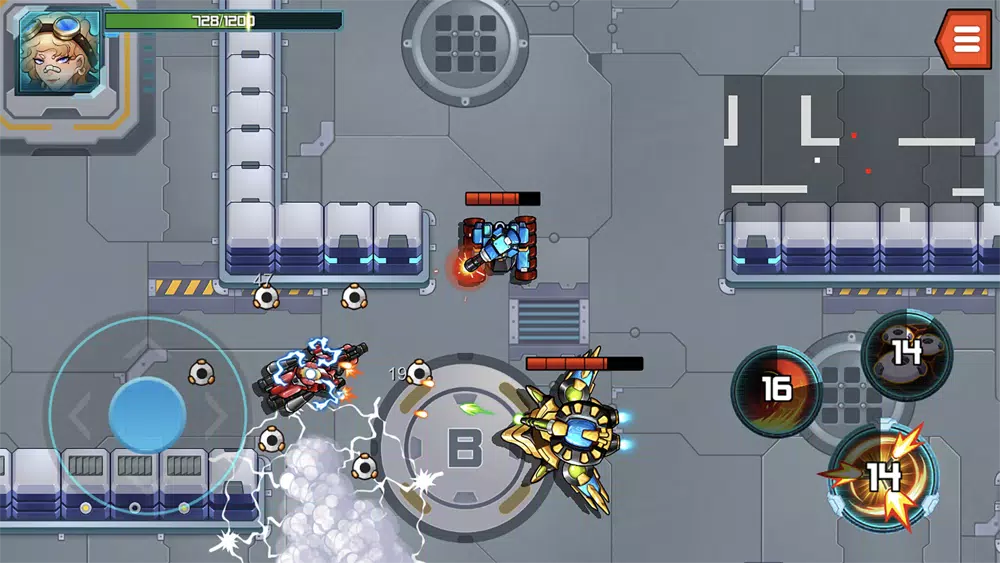
Task: Activate the fire wave skill showing 16
Action: 777,391
